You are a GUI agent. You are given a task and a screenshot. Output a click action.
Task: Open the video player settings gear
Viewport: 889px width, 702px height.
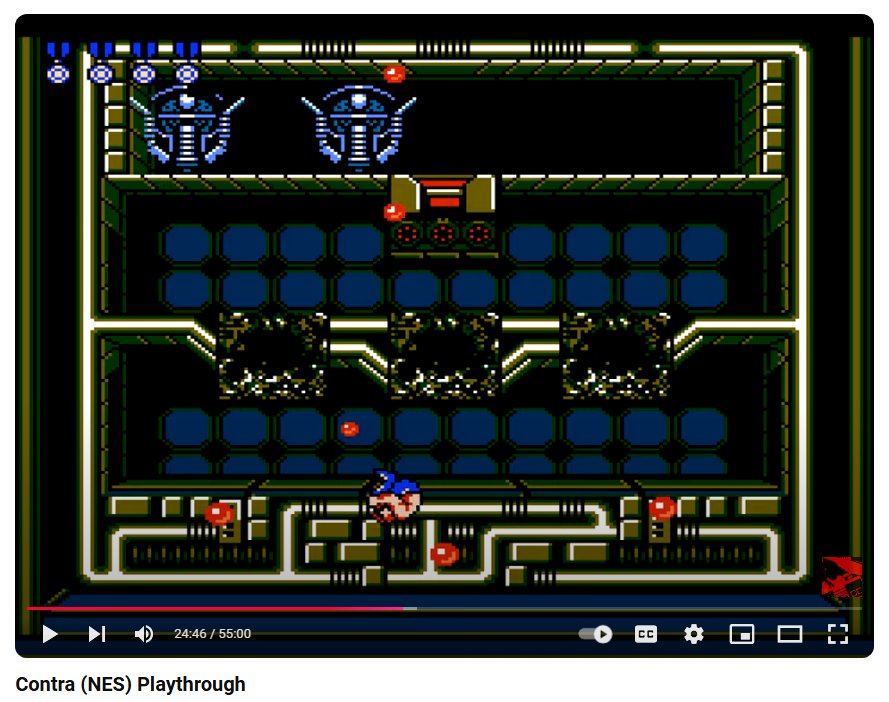(694, 634)
